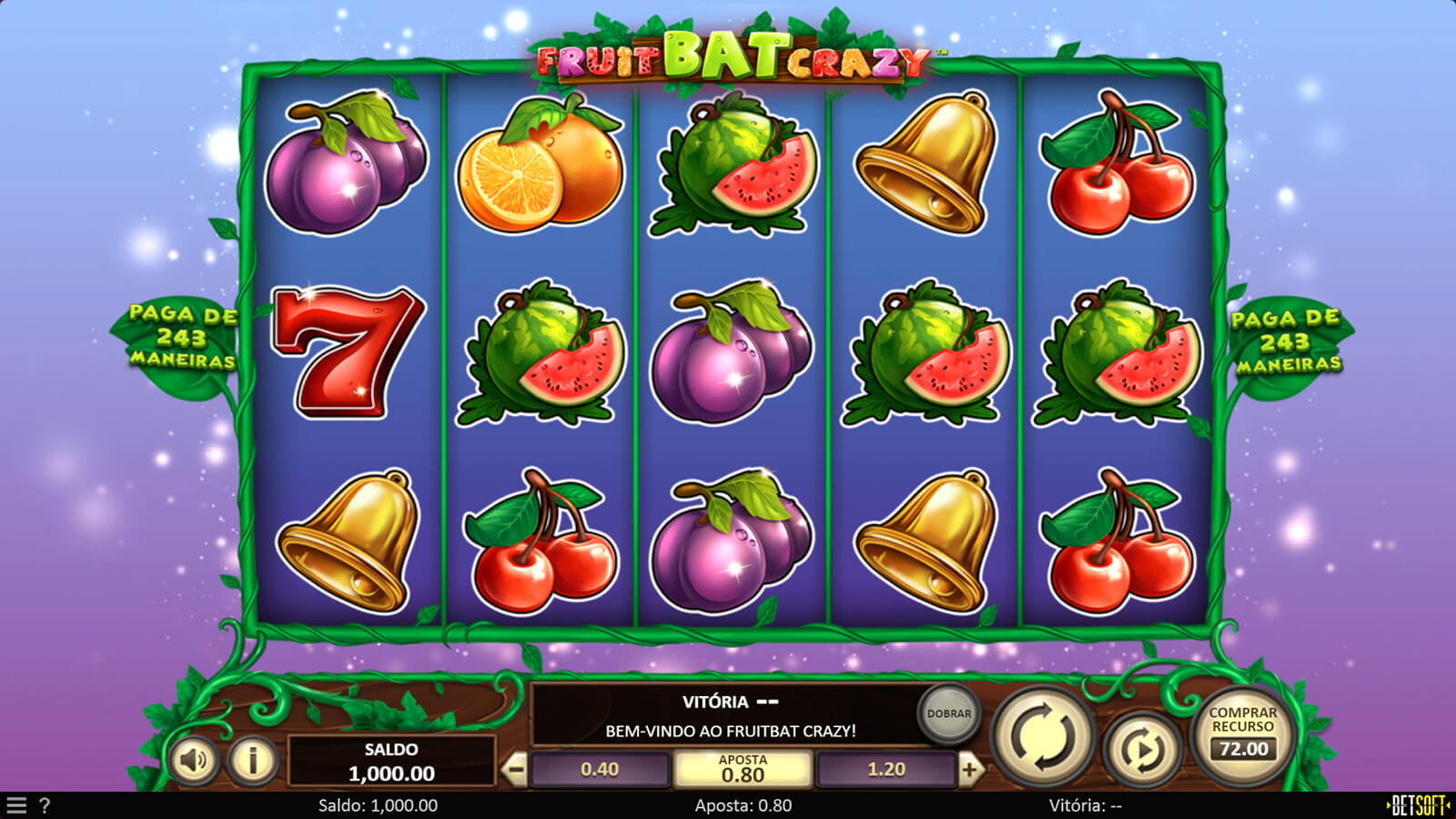The image size is (1456, 819).
Task: Open the paytable info button
Action: (x=252, y=759)
